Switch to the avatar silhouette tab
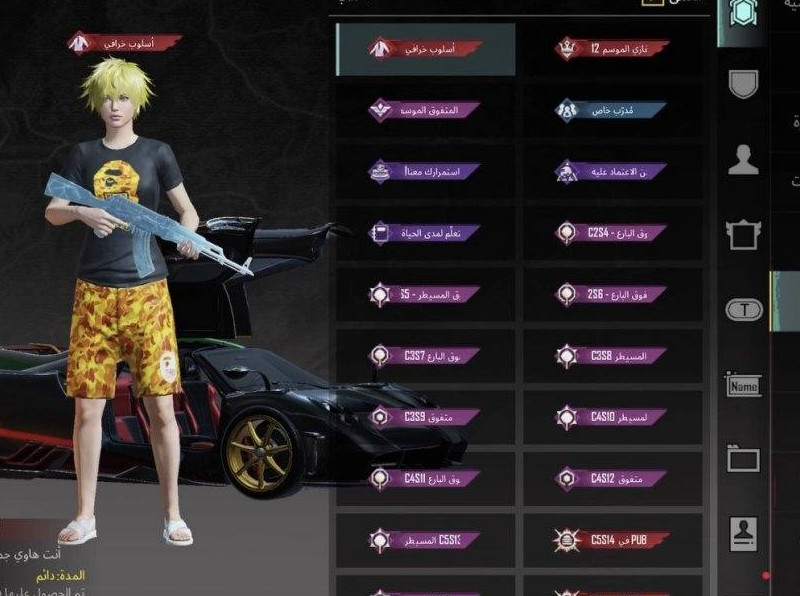The width and height of the screenshot is (800, 596). pos(743,160)
